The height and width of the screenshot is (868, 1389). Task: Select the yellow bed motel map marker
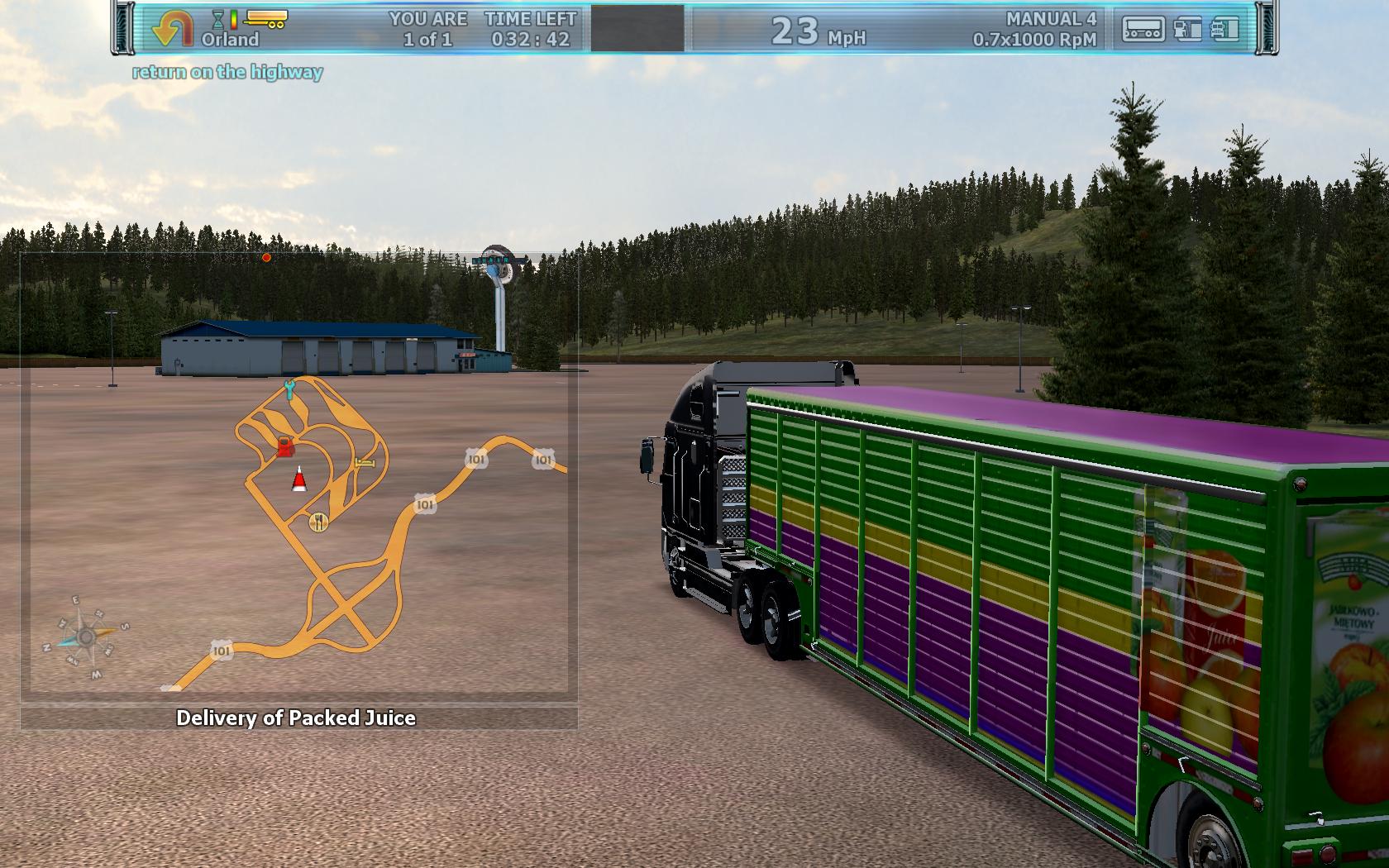(365, 462)
